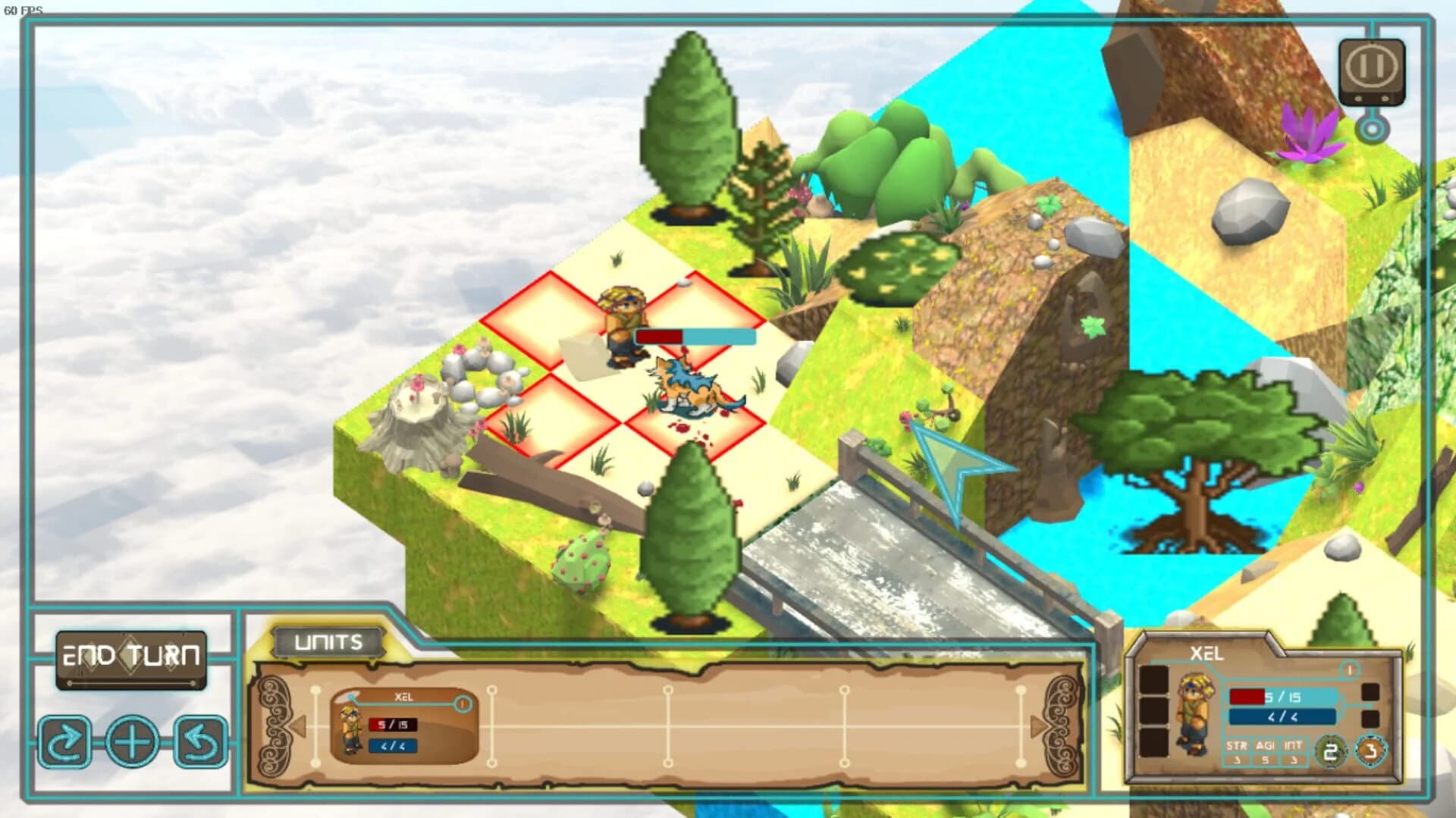Click Xel's level 1 circle indicator

(1350, 670)
